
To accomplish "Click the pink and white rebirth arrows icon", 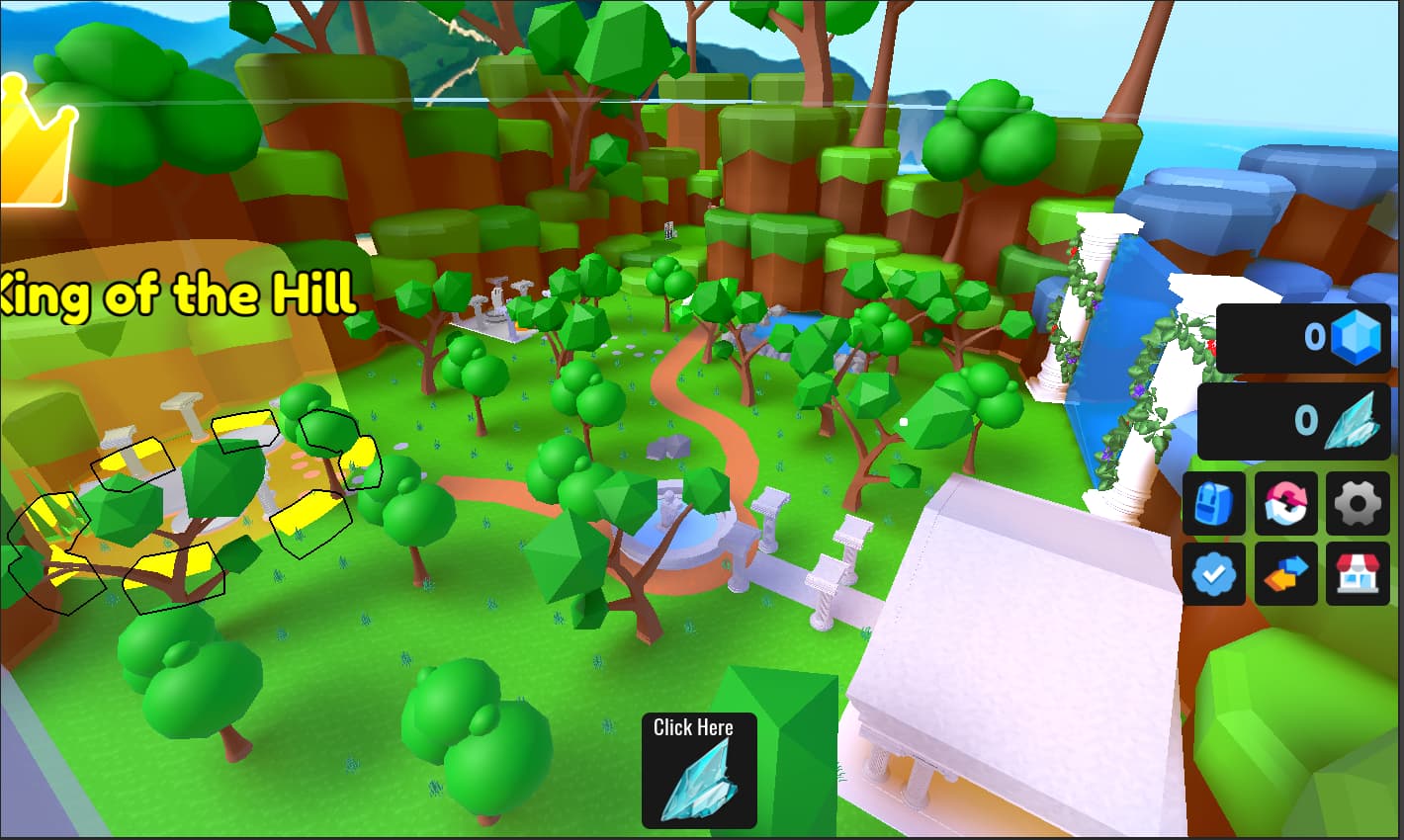I will click(1286, 503).
